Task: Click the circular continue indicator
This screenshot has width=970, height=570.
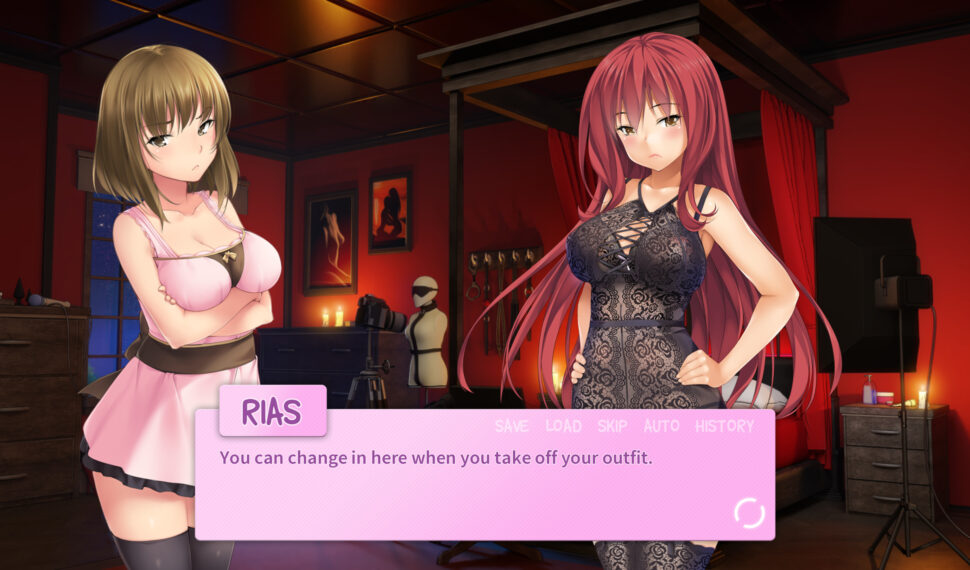Action: (749, 513)
